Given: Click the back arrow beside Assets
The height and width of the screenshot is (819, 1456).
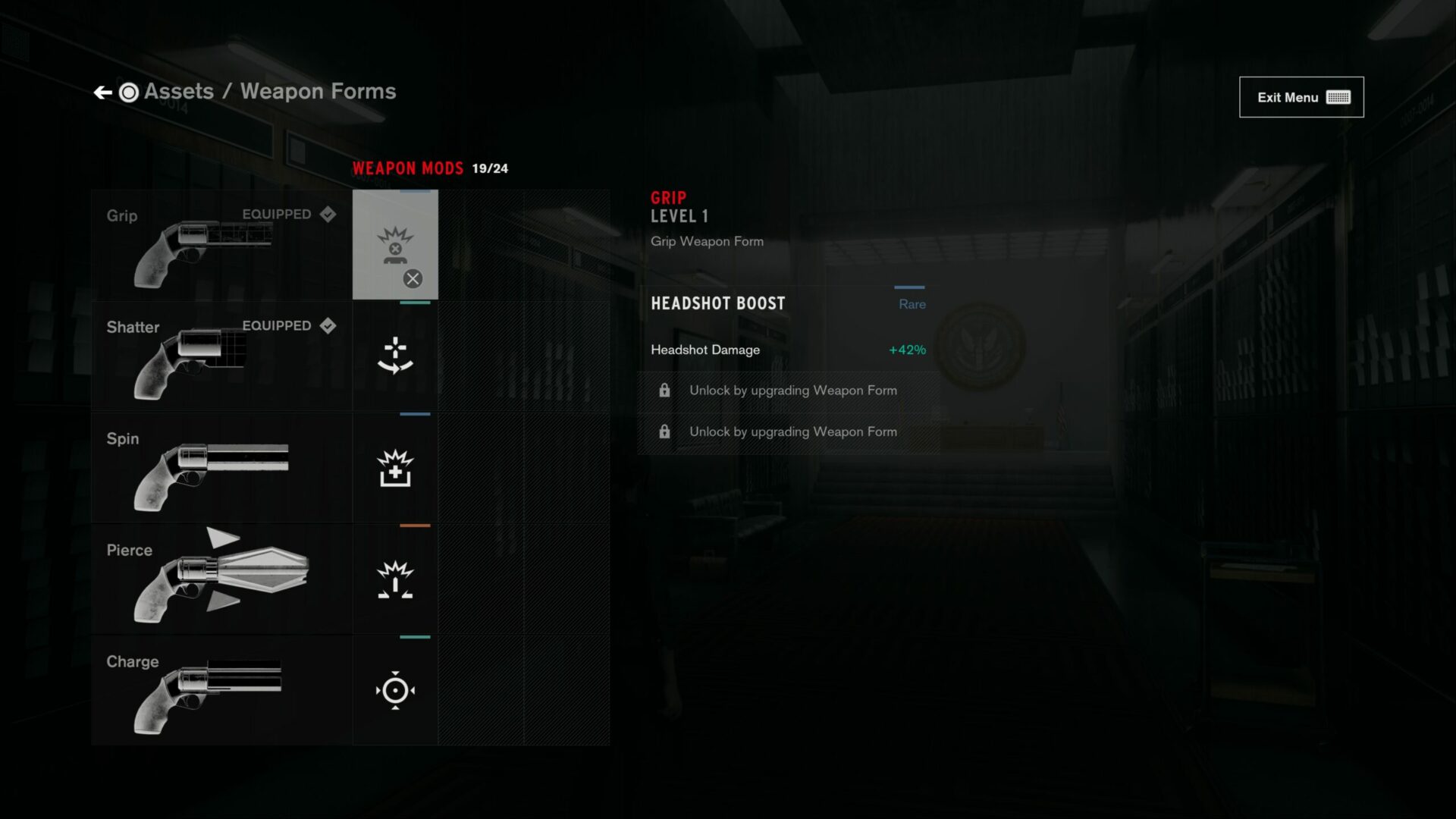Looking at the screenshot, I should tap(103, 92).
